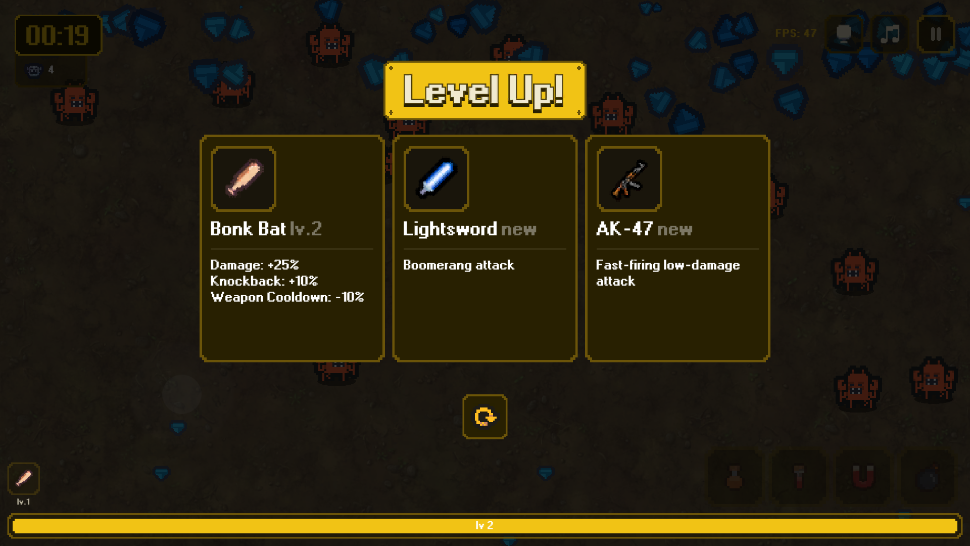Pick the AK-47 new weapon card
Image resolution: width=970 pixels, height=546 pixels.
(677, 248)
